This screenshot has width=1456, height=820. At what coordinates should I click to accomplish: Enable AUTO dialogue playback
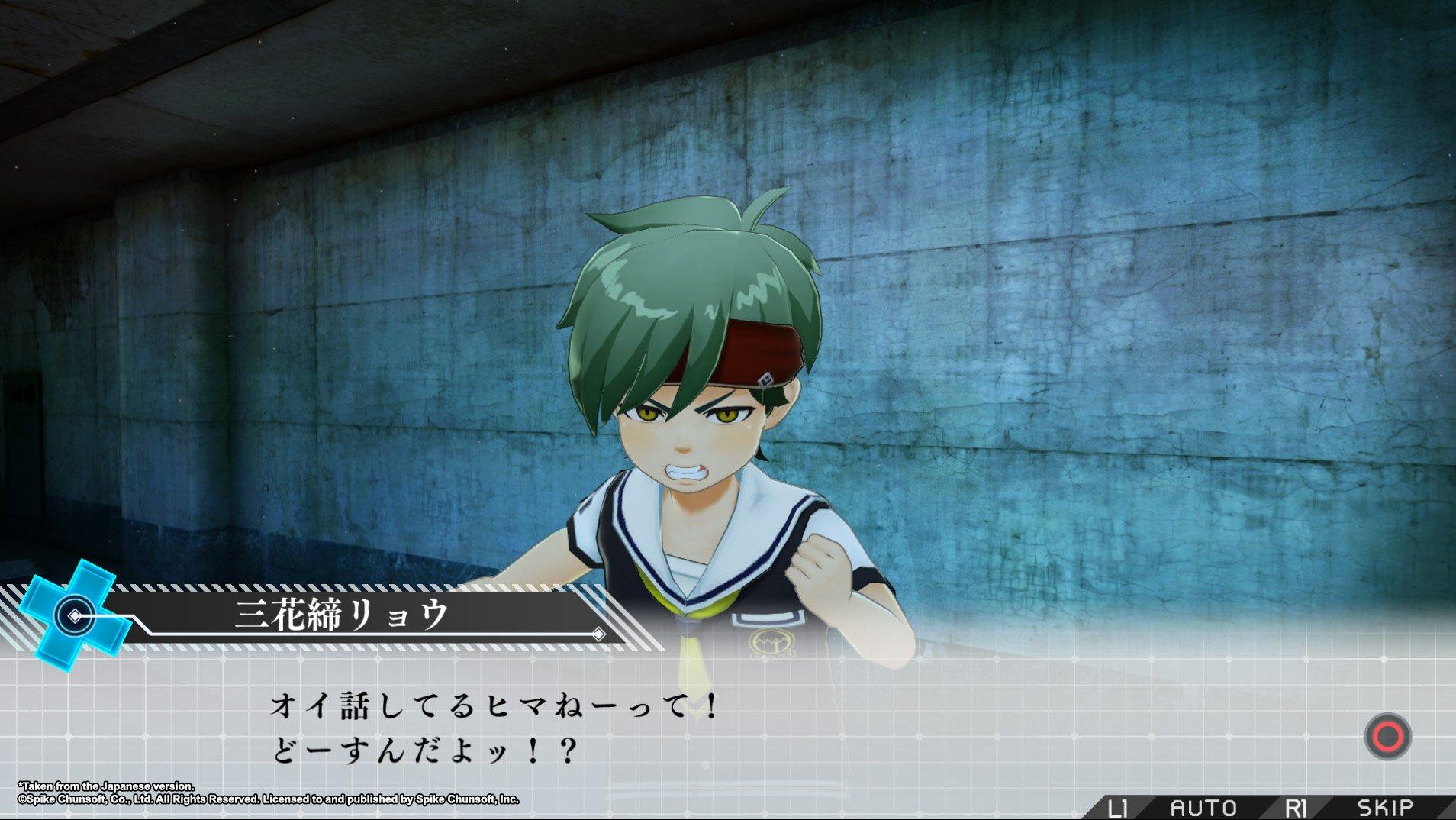click(1204, 807)
